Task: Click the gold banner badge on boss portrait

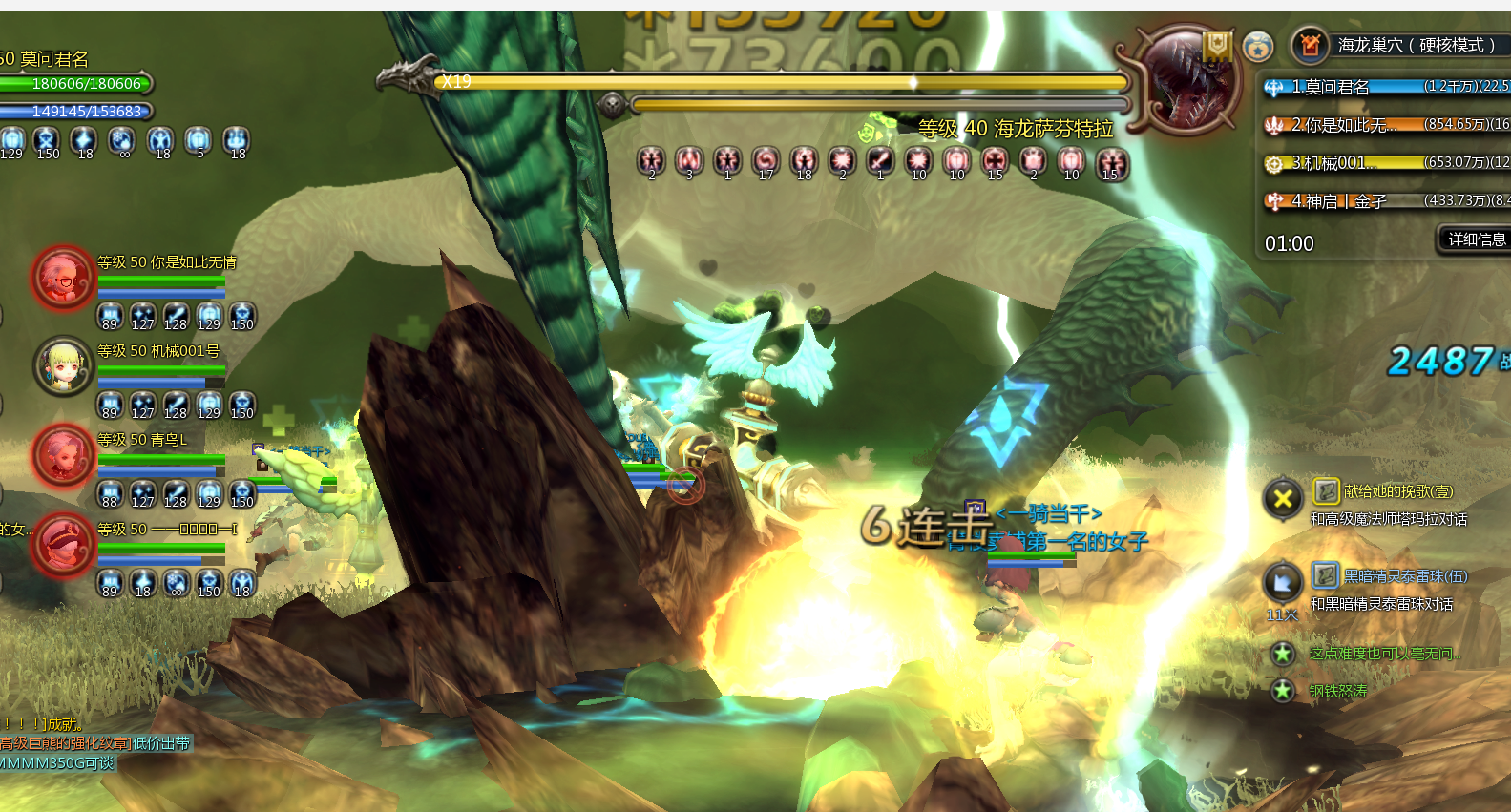Action: [x=1217, y=45]
